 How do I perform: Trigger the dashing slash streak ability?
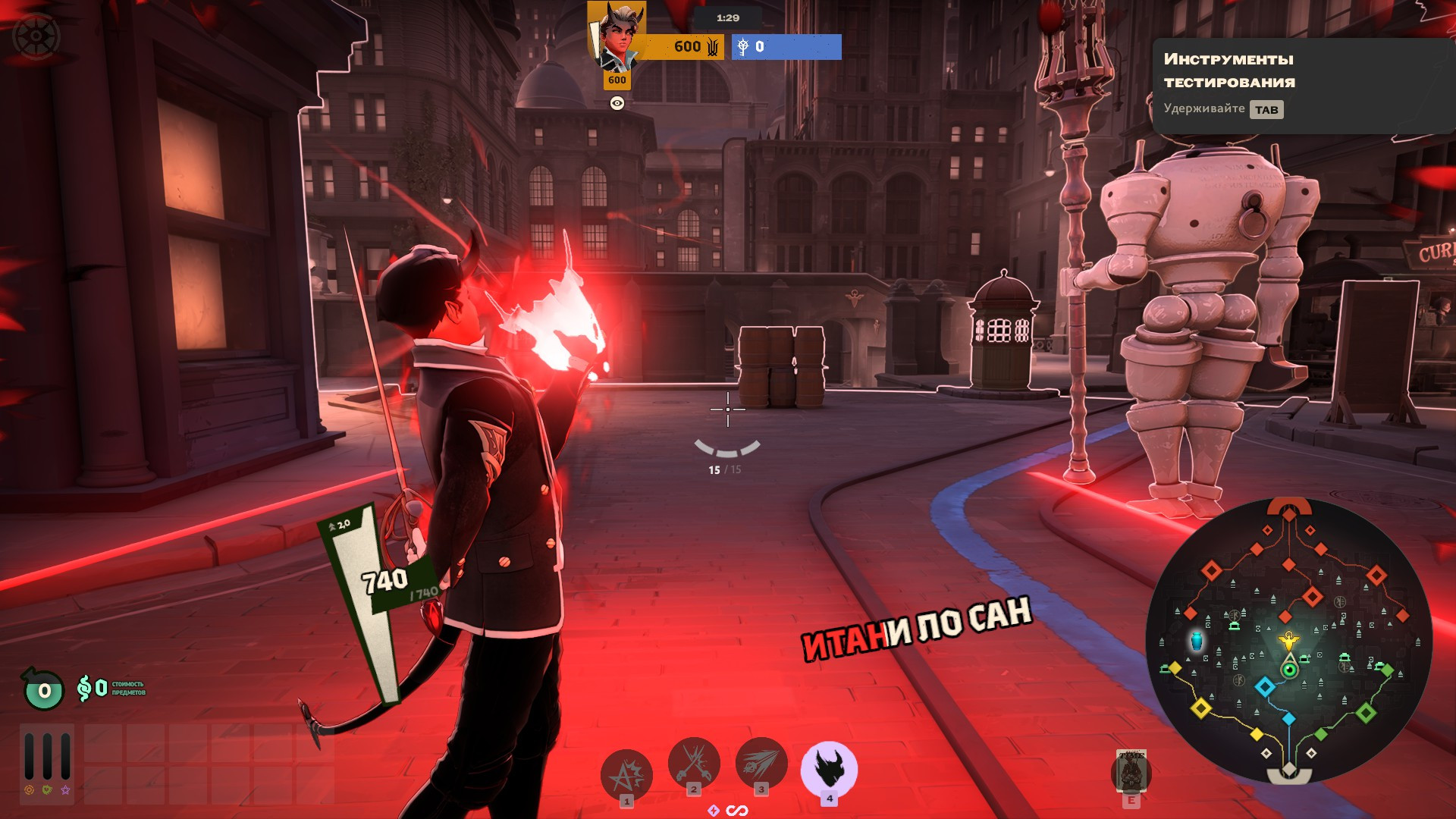point(761,762)
